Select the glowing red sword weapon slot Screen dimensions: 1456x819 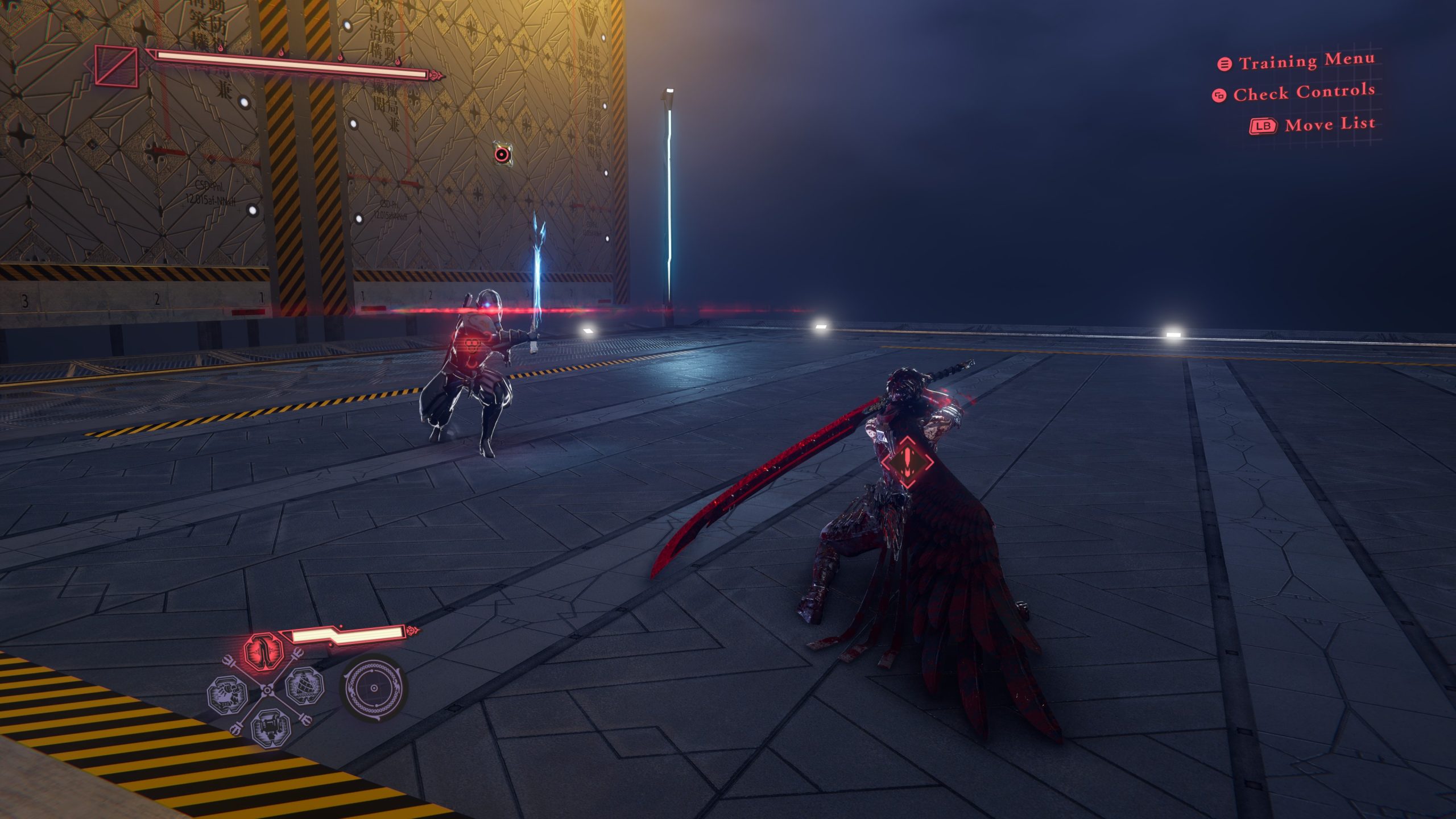pyautogui.click(x=263, y=652)
